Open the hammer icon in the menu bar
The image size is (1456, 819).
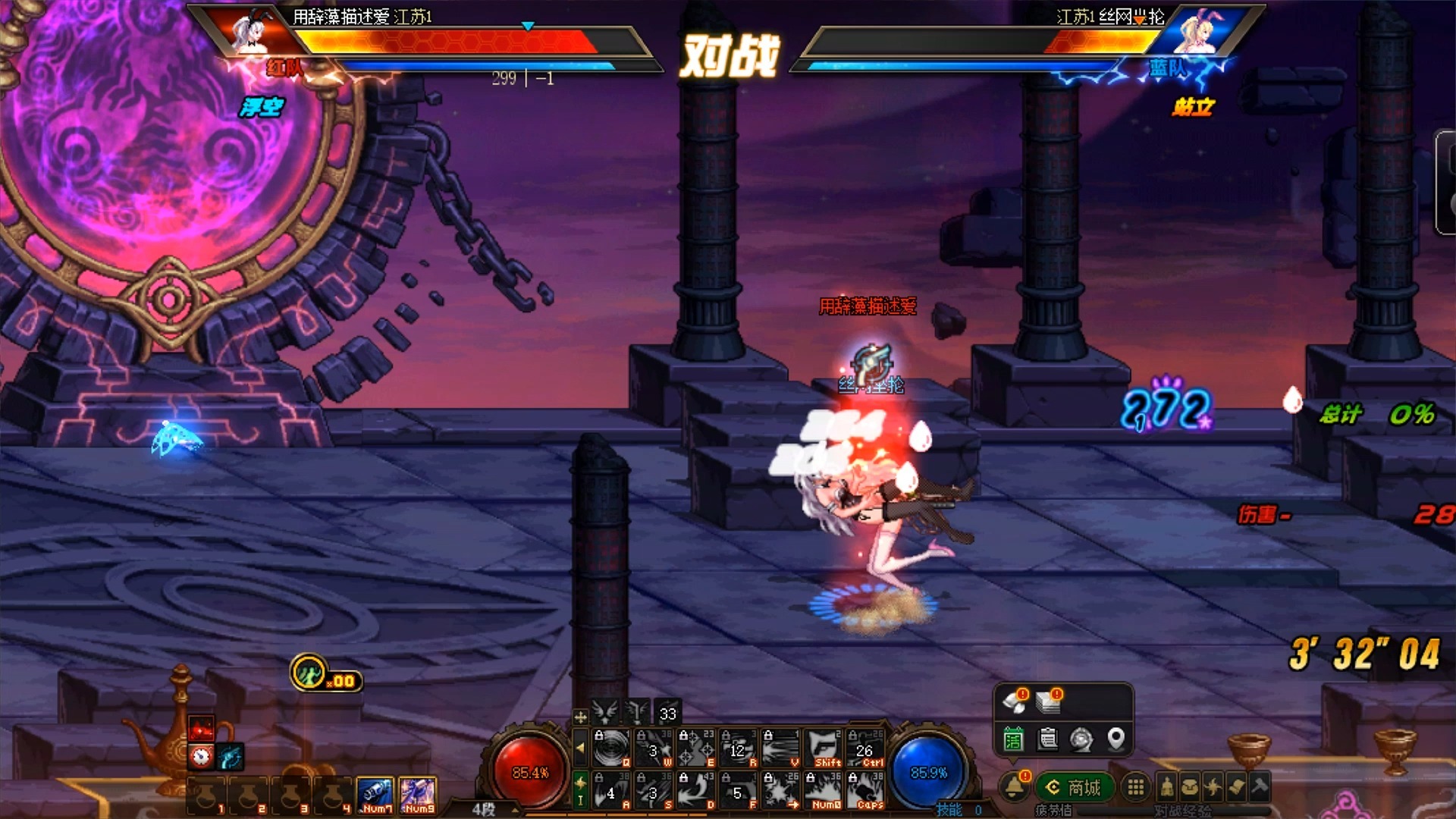(1260, 788)
